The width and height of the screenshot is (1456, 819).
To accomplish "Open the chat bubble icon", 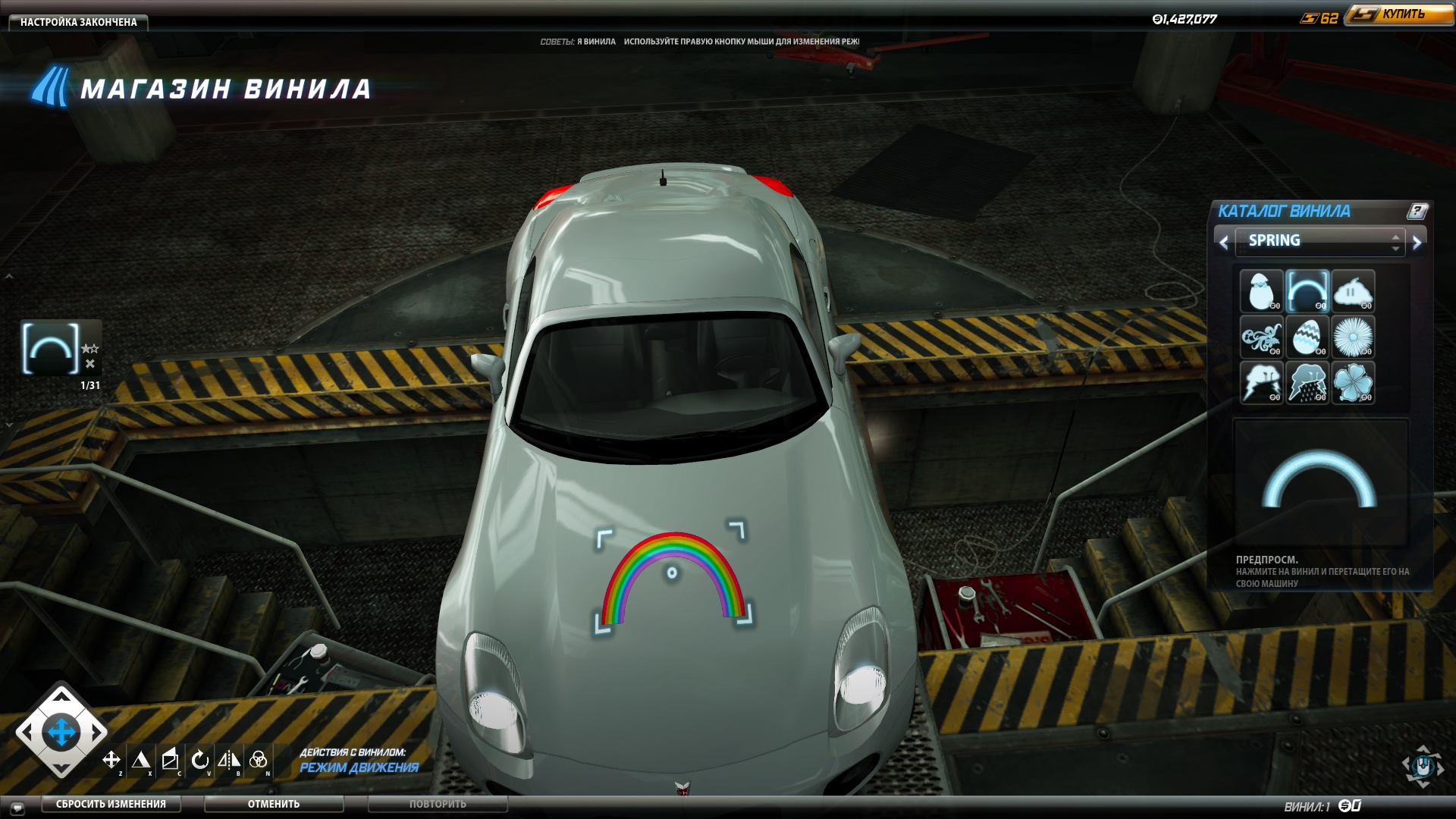I will (17, 808).
